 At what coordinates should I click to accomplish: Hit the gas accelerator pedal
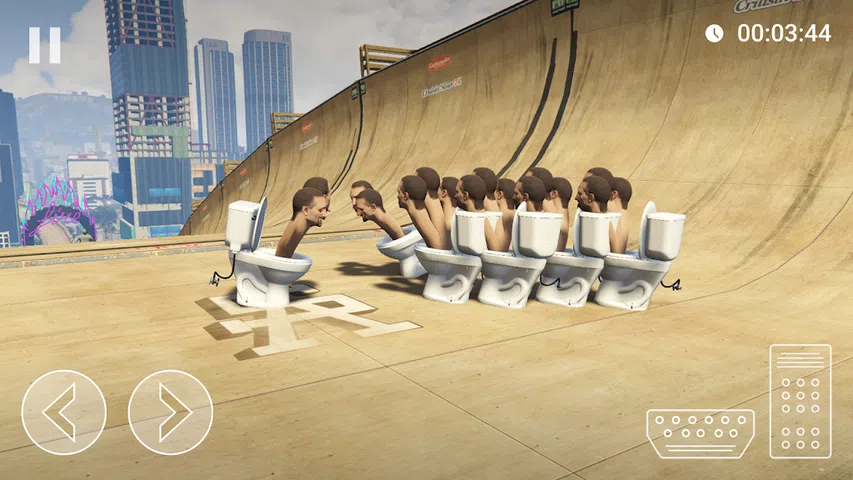pos(800,401)
